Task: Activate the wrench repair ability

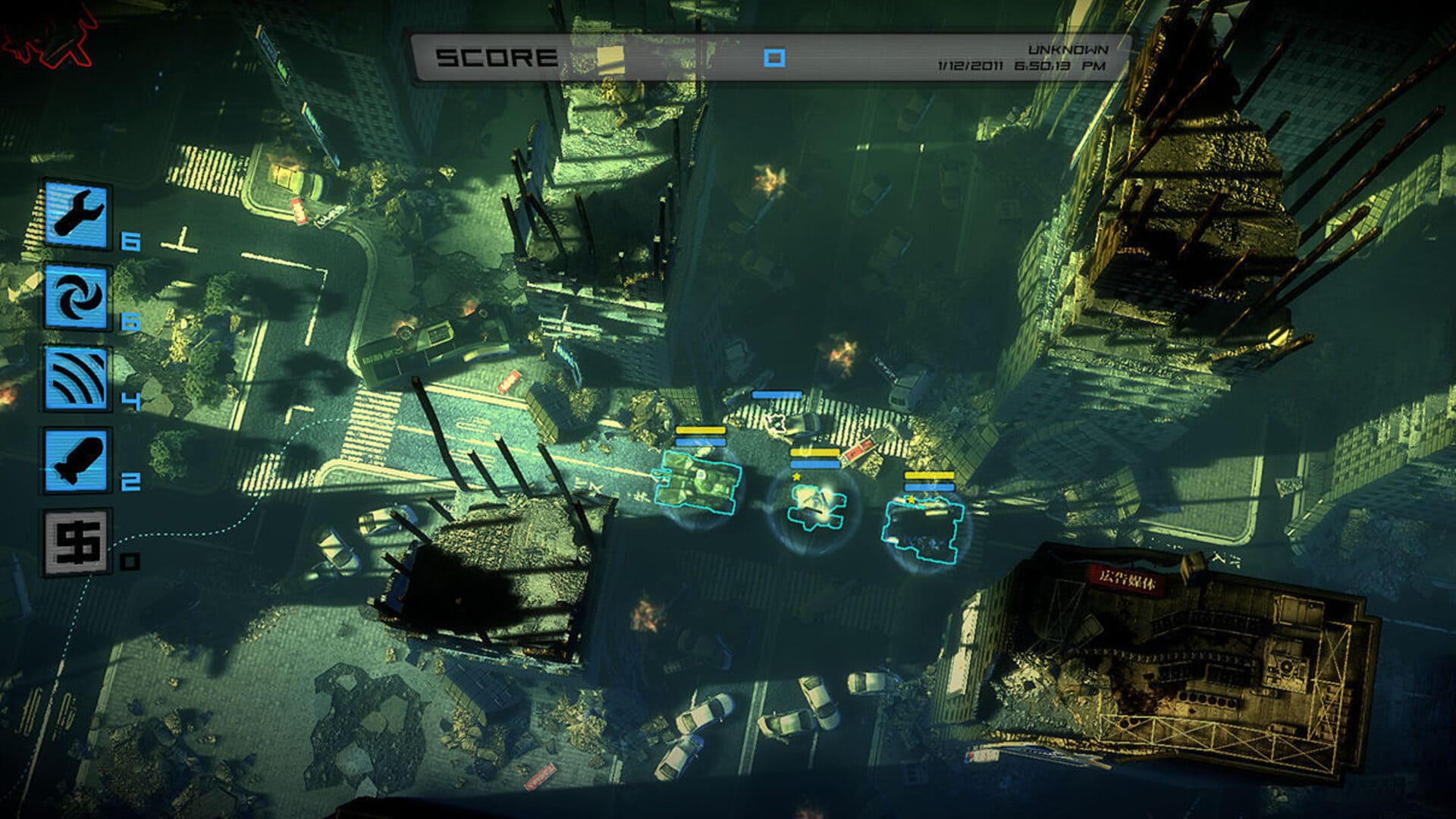Action: coord(76,215)
